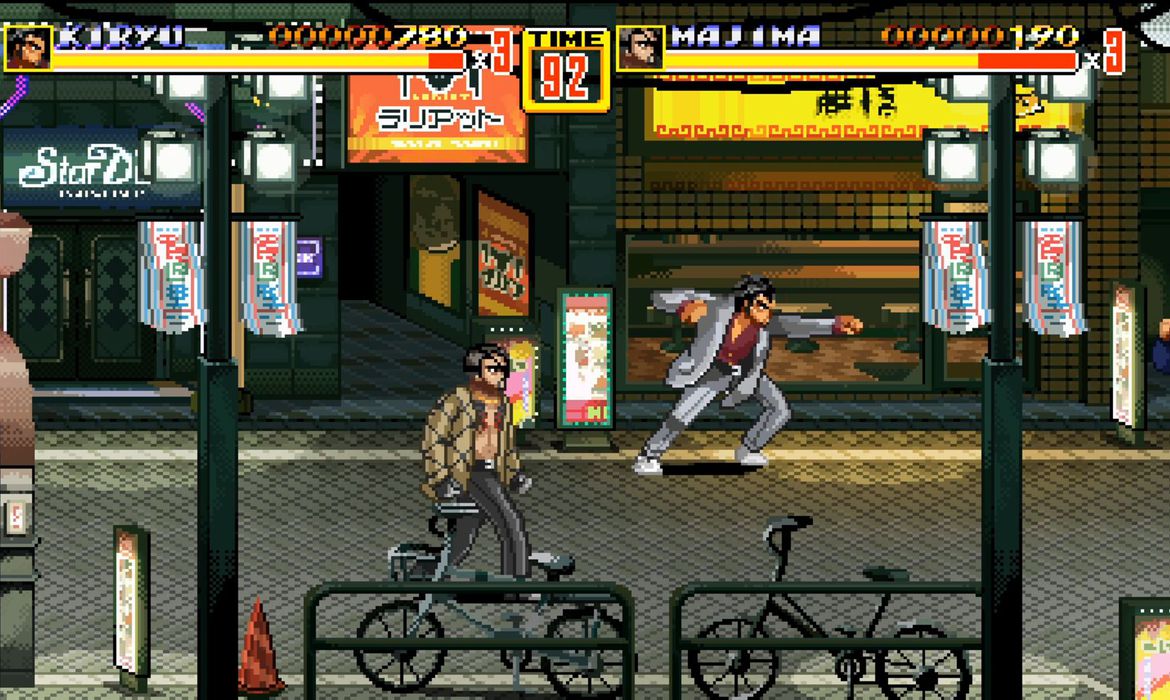
Task: Select Majima's portrait icon
Action: point(640,47)
